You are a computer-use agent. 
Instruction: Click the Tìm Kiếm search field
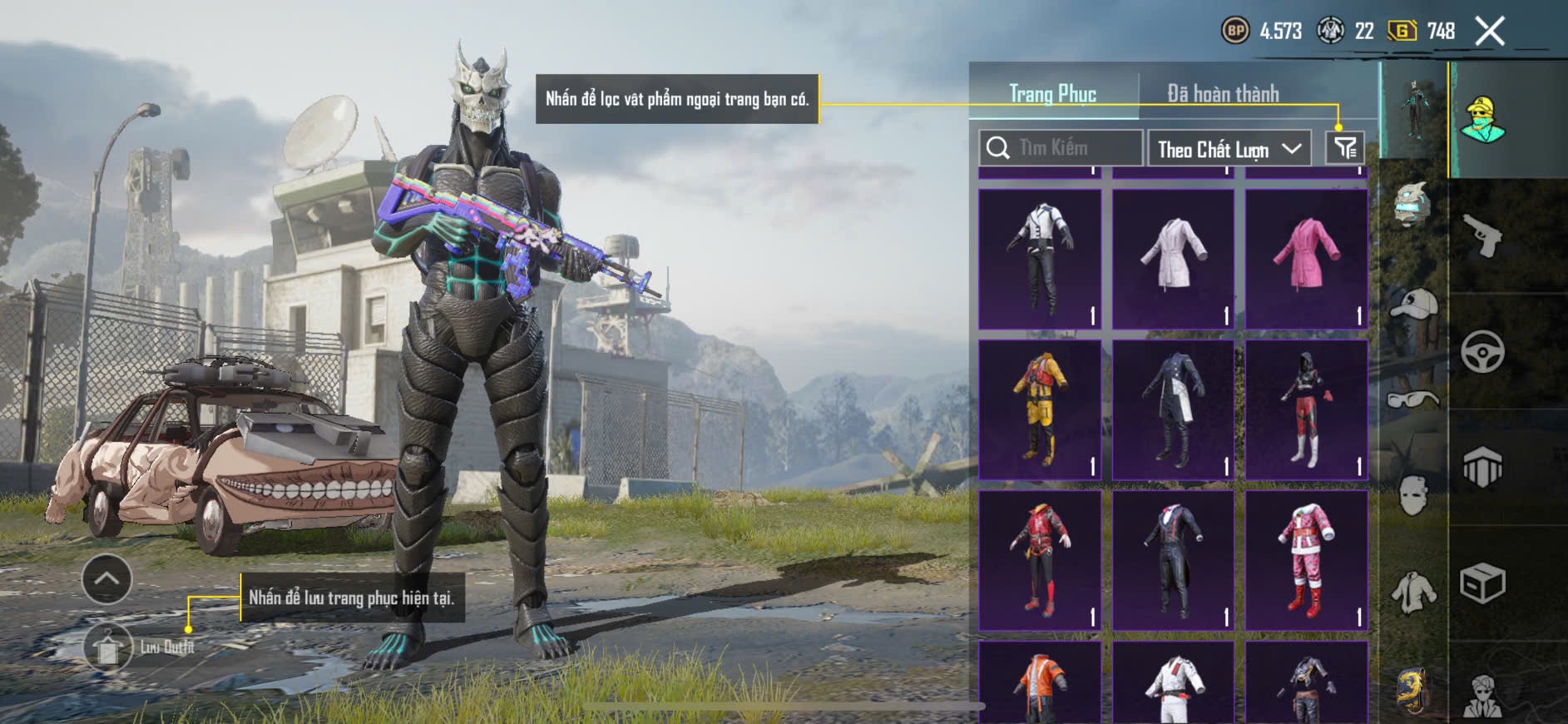coord(1061,148)
